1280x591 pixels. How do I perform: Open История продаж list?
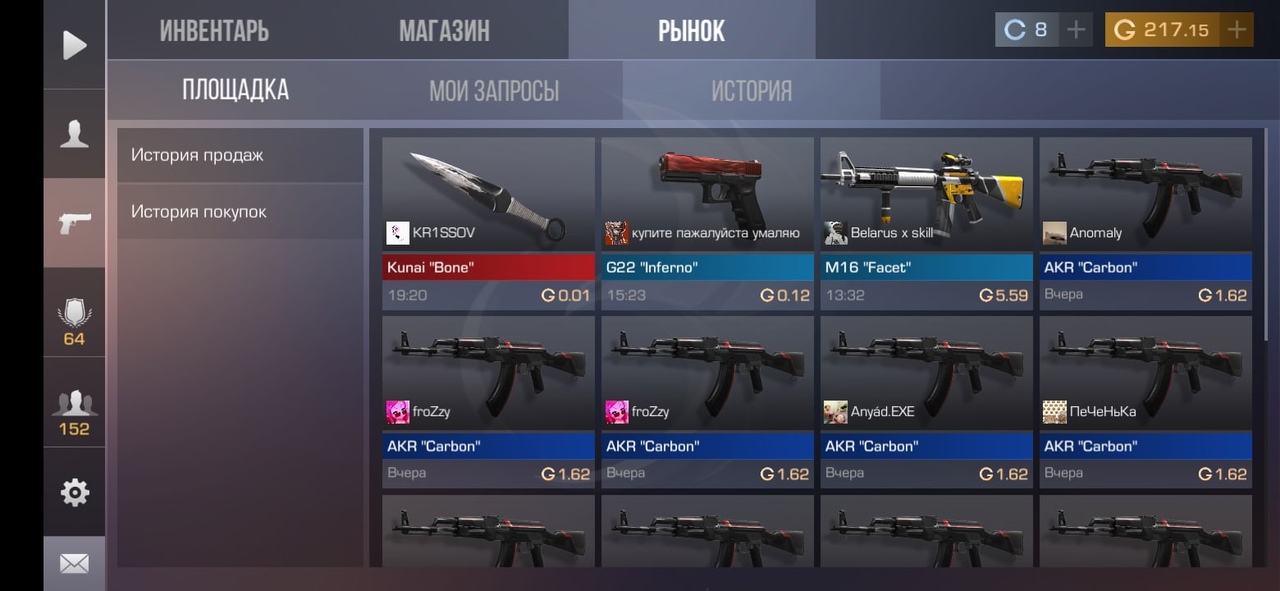[240, 155]
